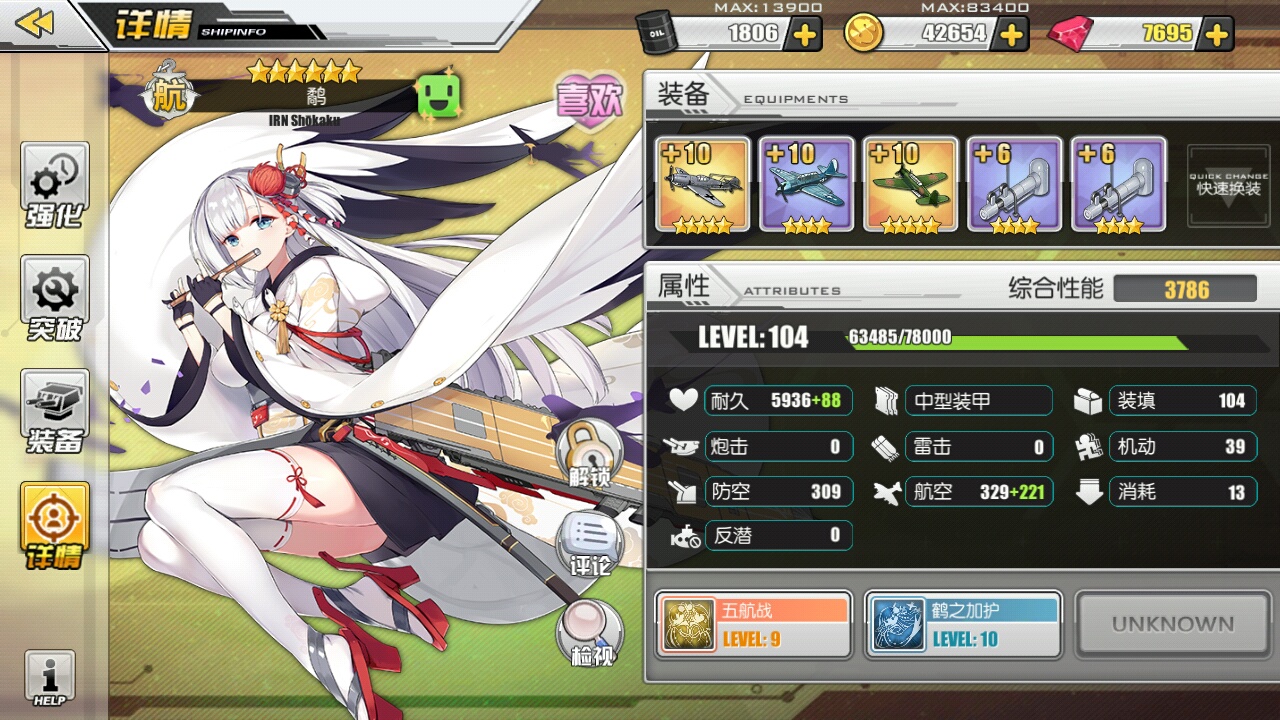This screenshot has width=1280, height=720.
Task: Select the green torpedo bomber equipment slot
Action: (x=910, y=184)
